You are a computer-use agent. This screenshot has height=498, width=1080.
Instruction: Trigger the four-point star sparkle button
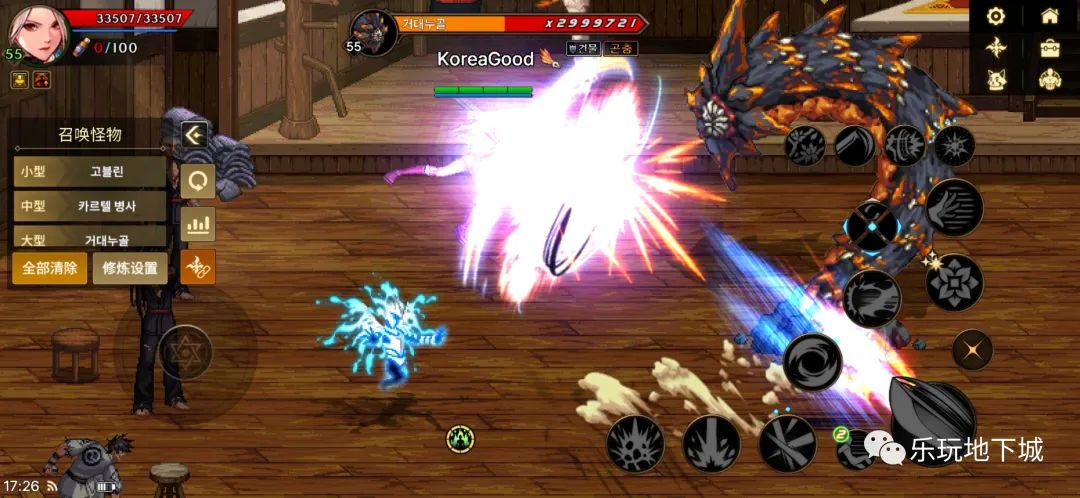pos(971,350)
